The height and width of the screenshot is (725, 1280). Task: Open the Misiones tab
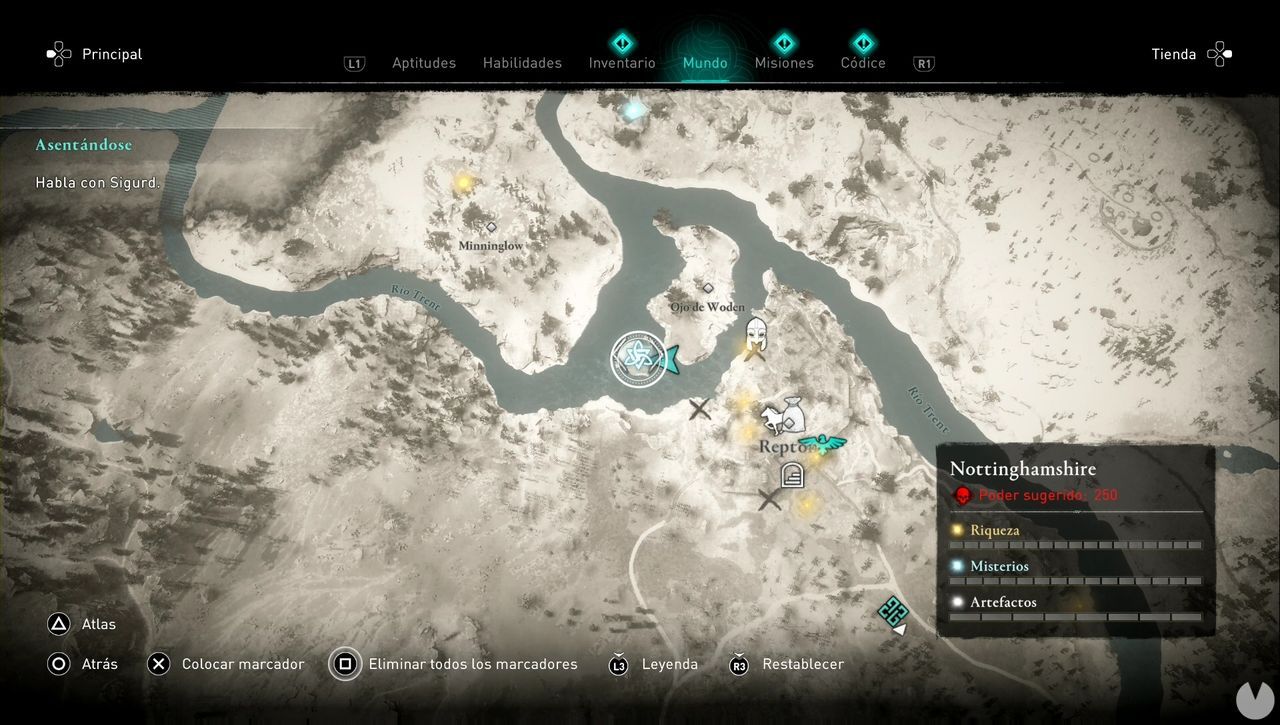point(784,62)
